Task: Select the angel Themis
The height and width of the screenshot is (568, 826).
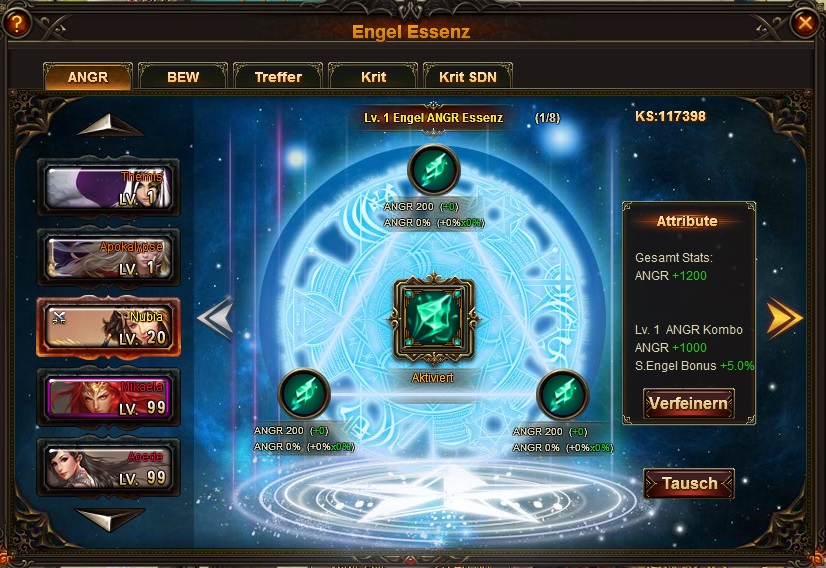Action: pos(108,187)
